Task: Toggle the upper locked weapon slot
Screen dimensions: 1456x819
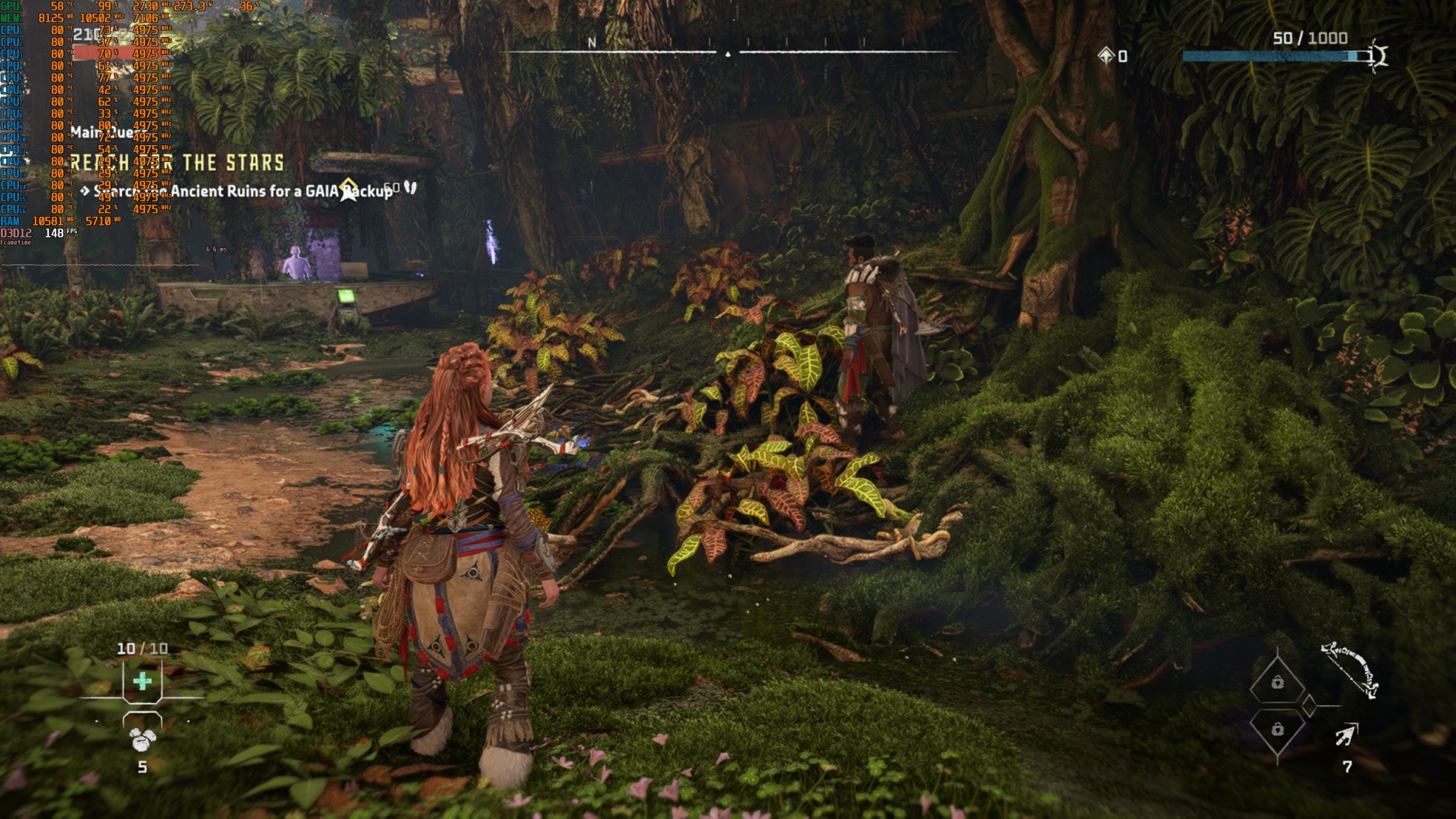Action: pos(1278,682)
